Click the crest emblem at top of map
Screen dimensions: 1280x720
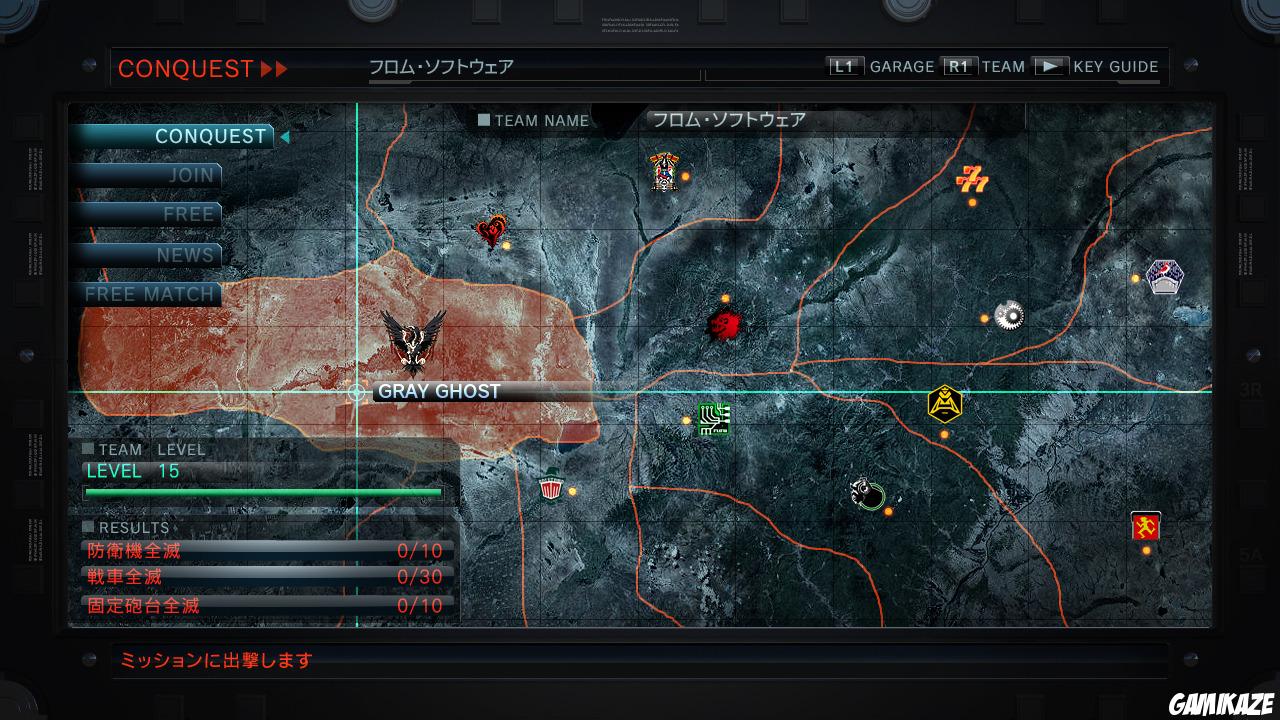[x=661, y=168]
